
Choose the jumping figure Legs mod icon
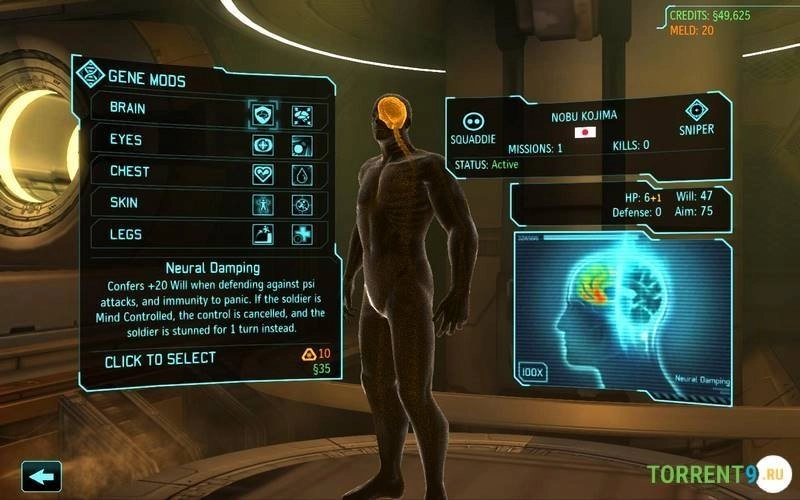tap(263, 235)
